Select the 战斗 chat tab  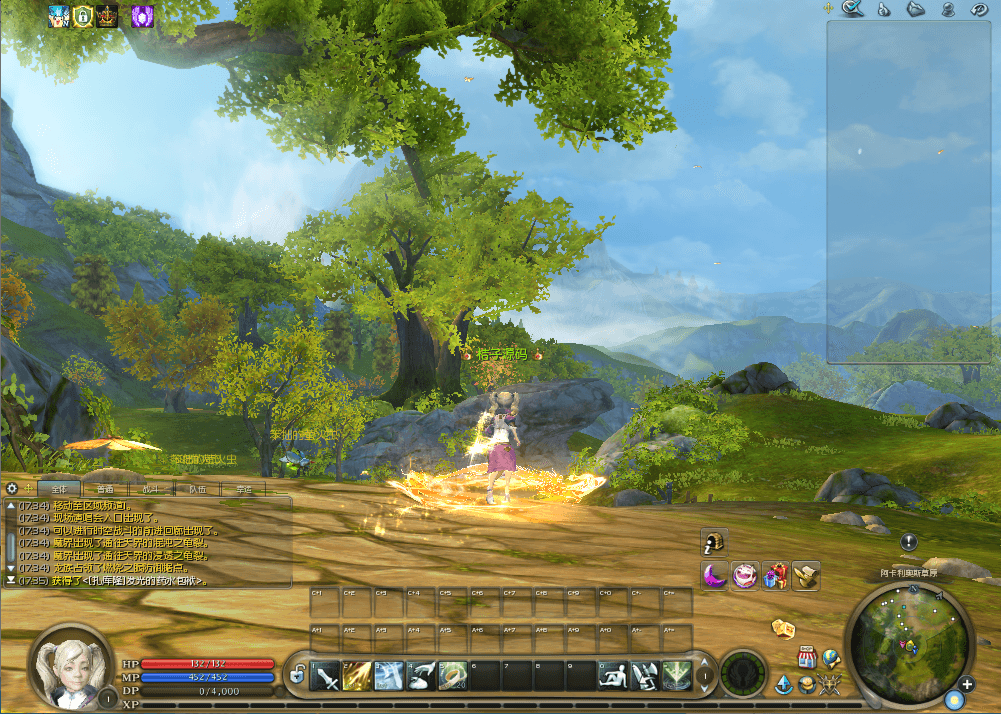pos(152,489)
